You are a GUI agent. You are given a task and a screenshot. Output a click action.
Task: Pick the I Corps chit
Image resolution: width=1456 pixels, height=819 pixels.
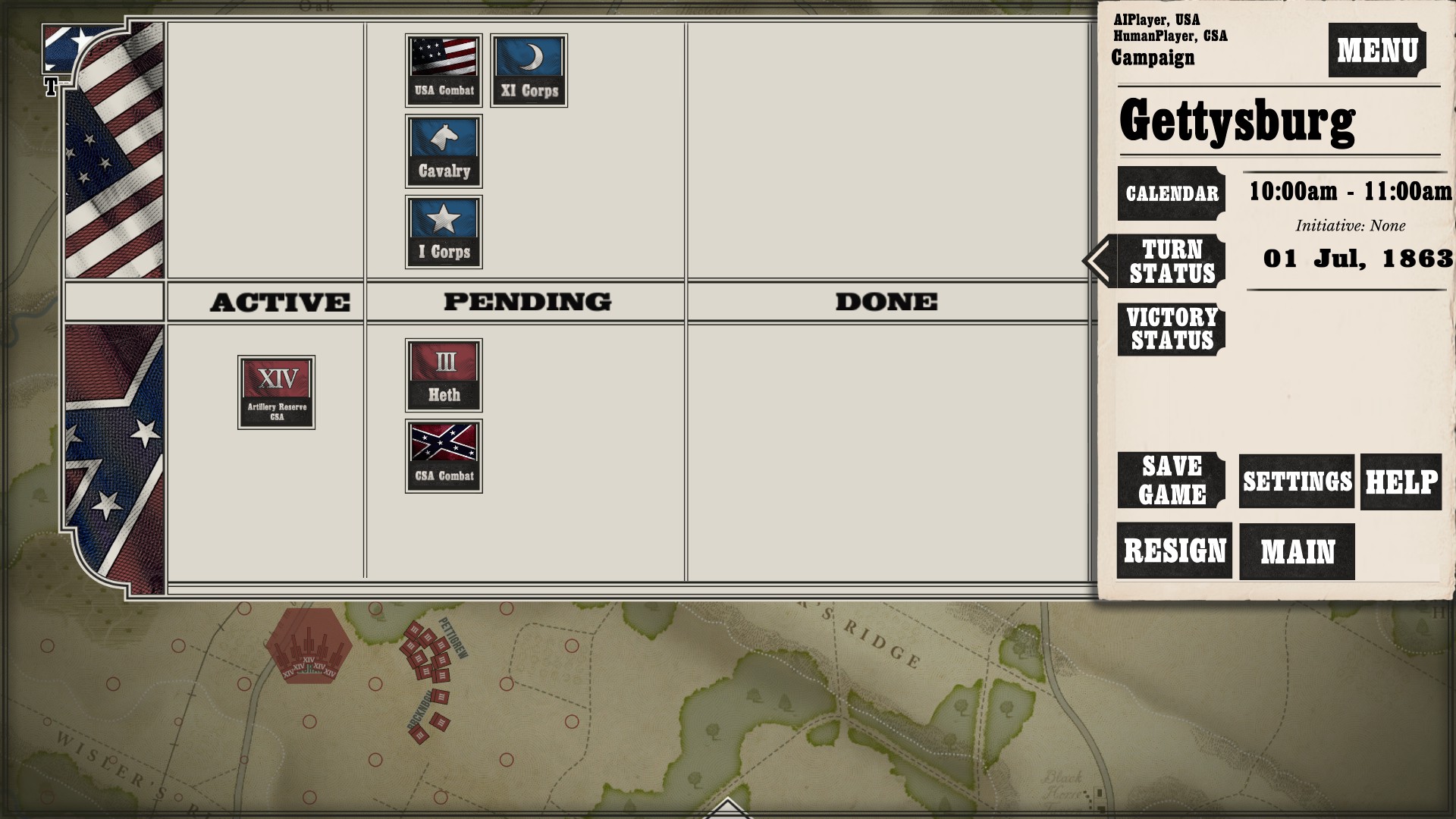pyautogui.click(x=444, y=232)
